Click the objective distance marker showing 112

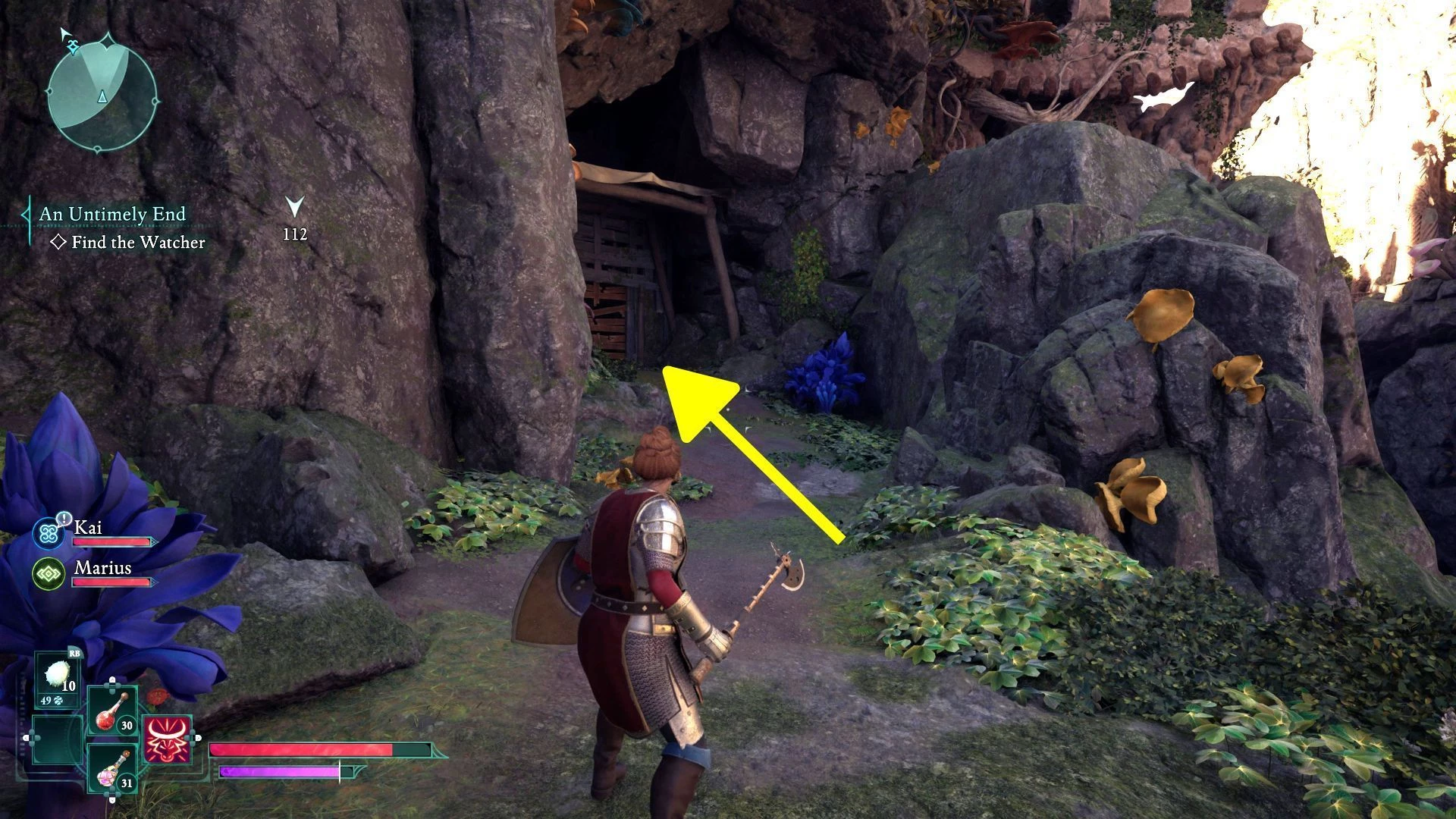click(x=295, y=220)
